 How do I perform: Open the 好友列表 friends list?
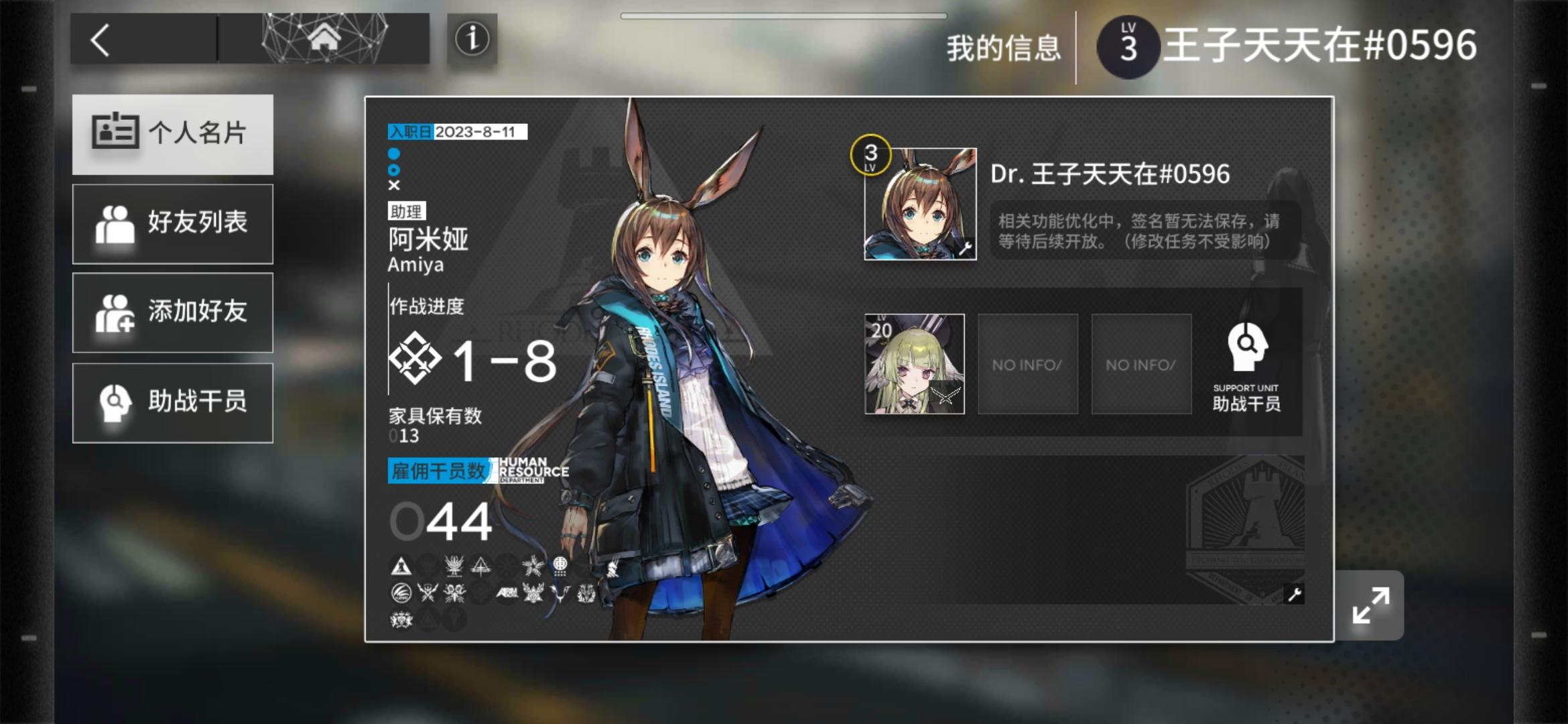172,223
